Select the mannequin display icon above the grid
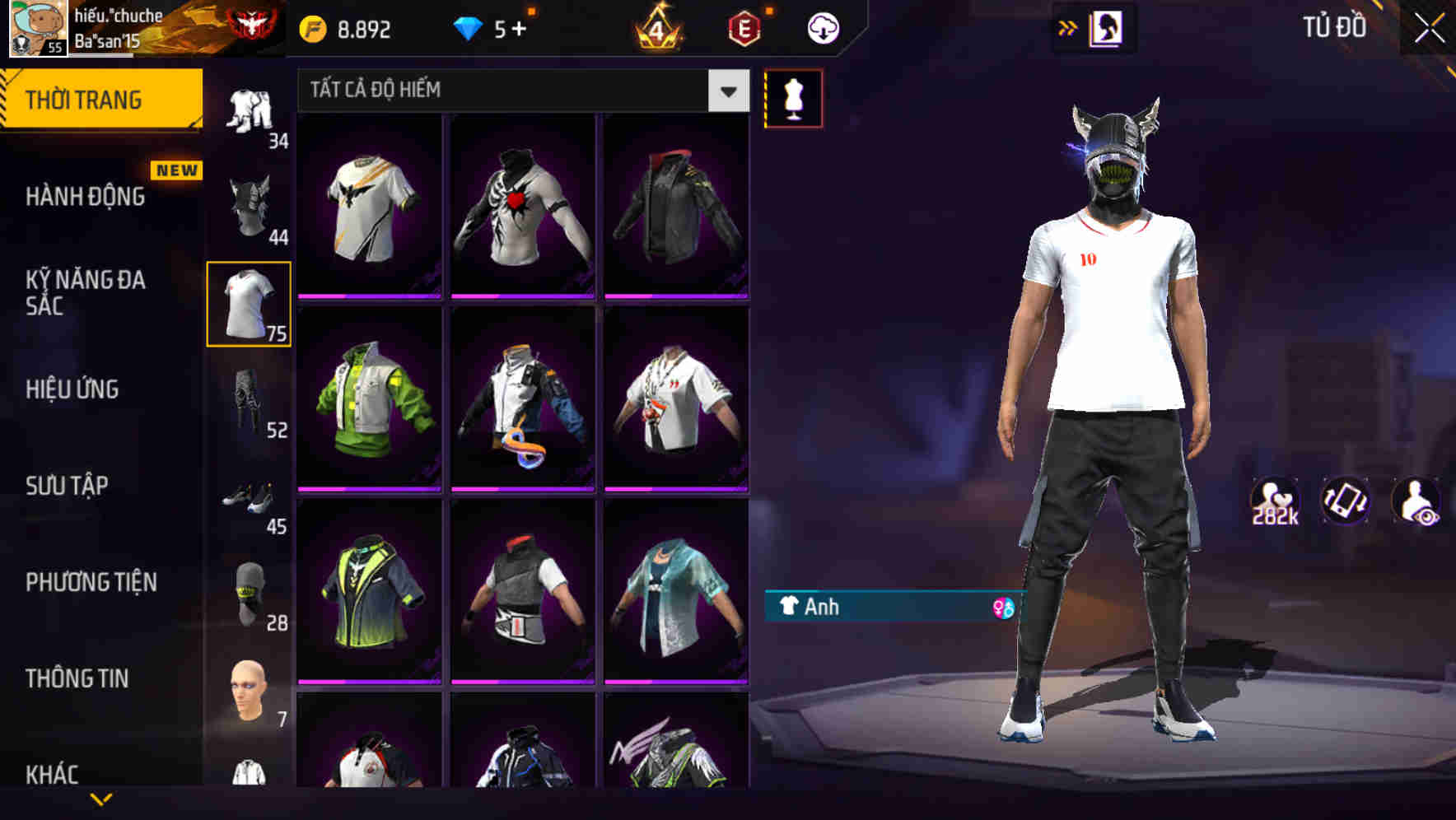1456x820 pixels. pos(793,98)
